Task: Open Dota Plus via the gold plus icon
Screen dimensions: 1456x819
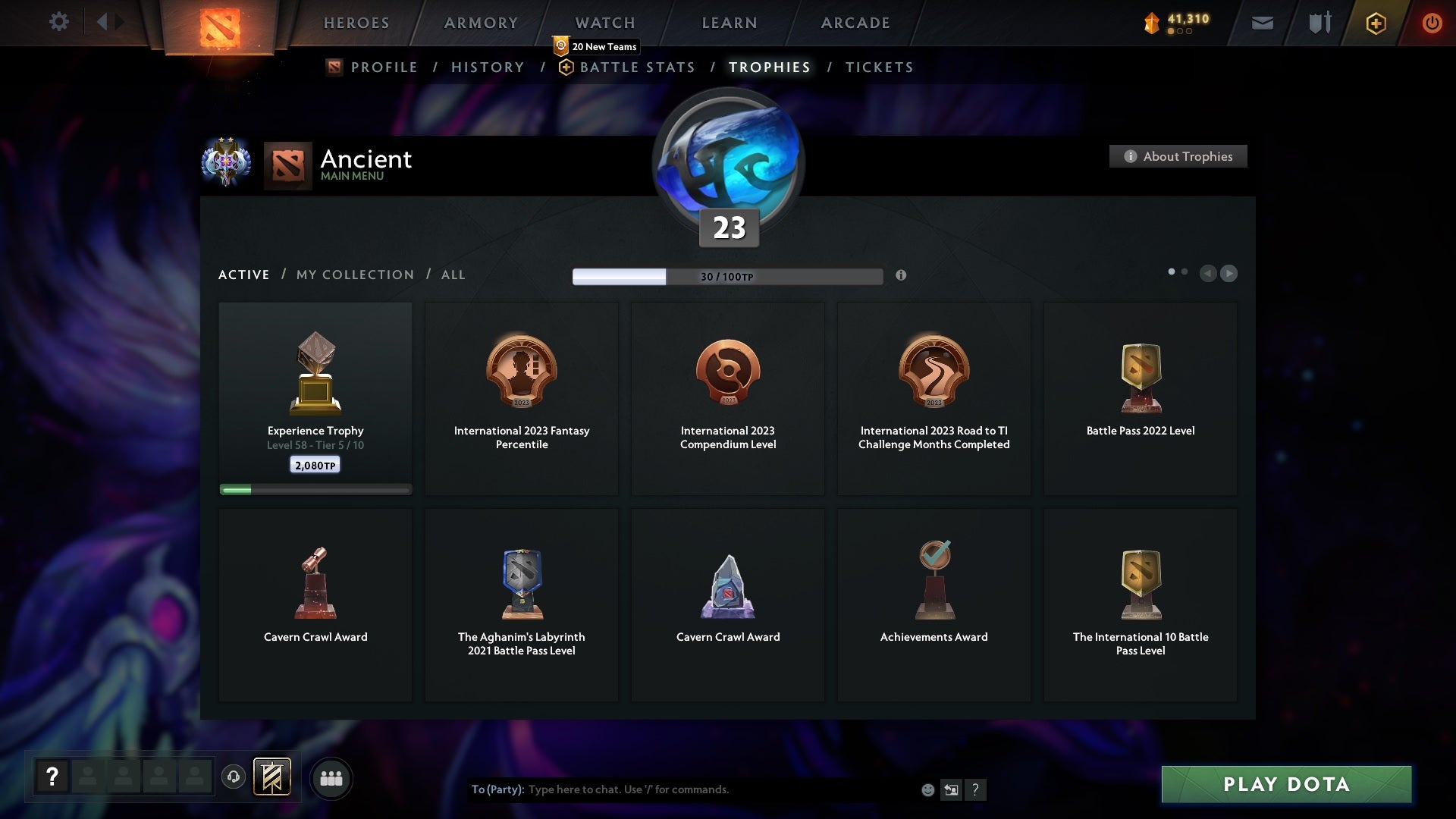Action: (1375, 23)
